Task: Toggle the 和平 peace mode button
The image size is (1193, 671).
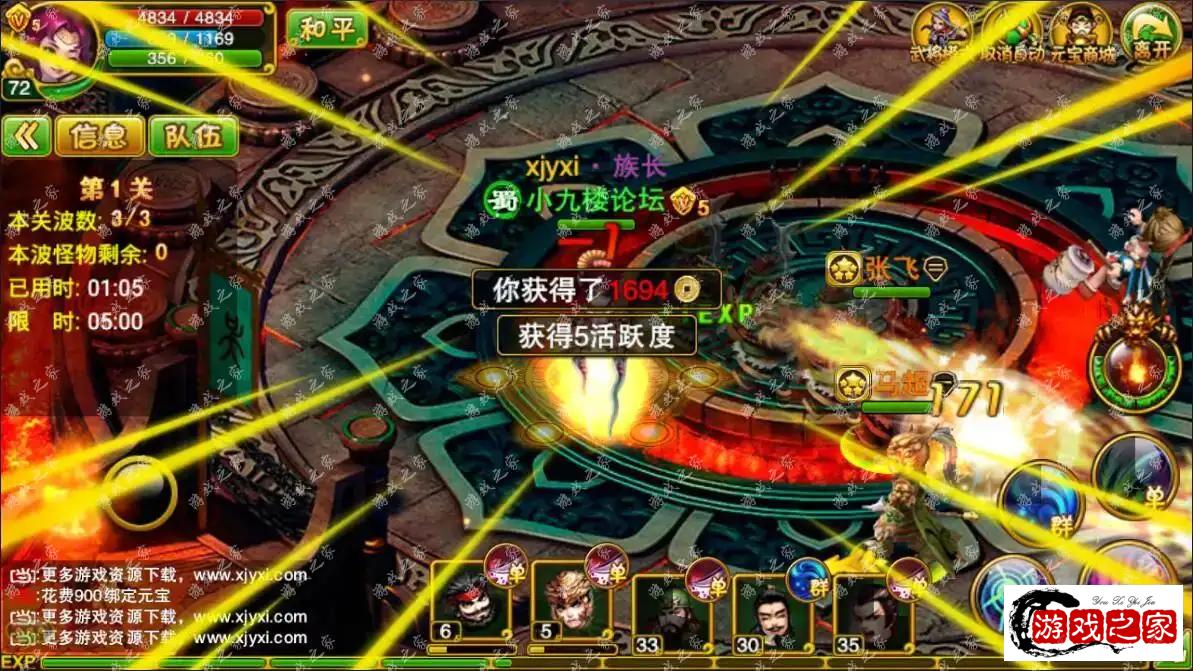Action: tap(326, 28)
